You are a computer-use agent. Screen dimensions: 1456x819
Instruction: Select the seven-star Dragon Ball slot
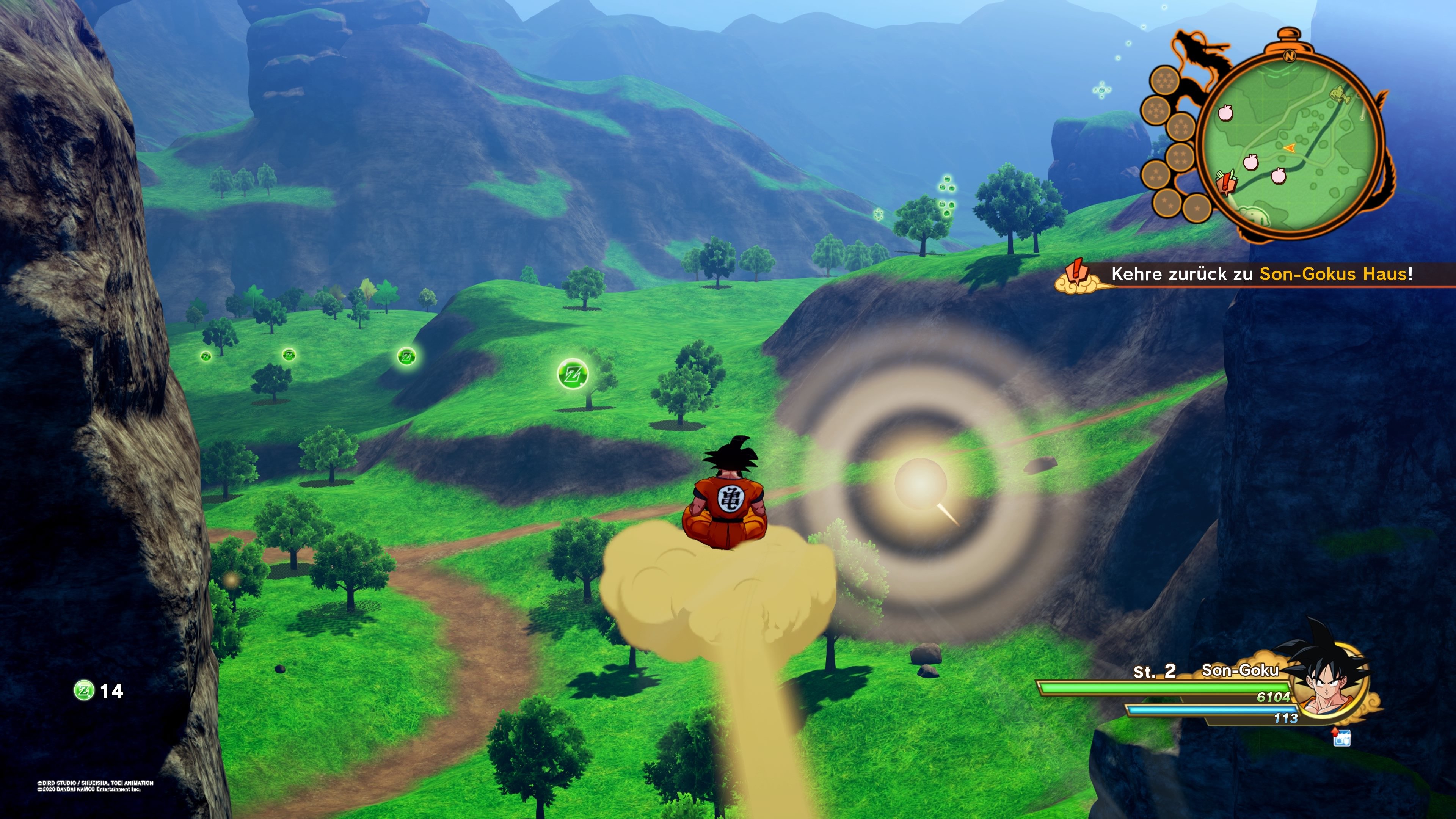(1164, 81)
